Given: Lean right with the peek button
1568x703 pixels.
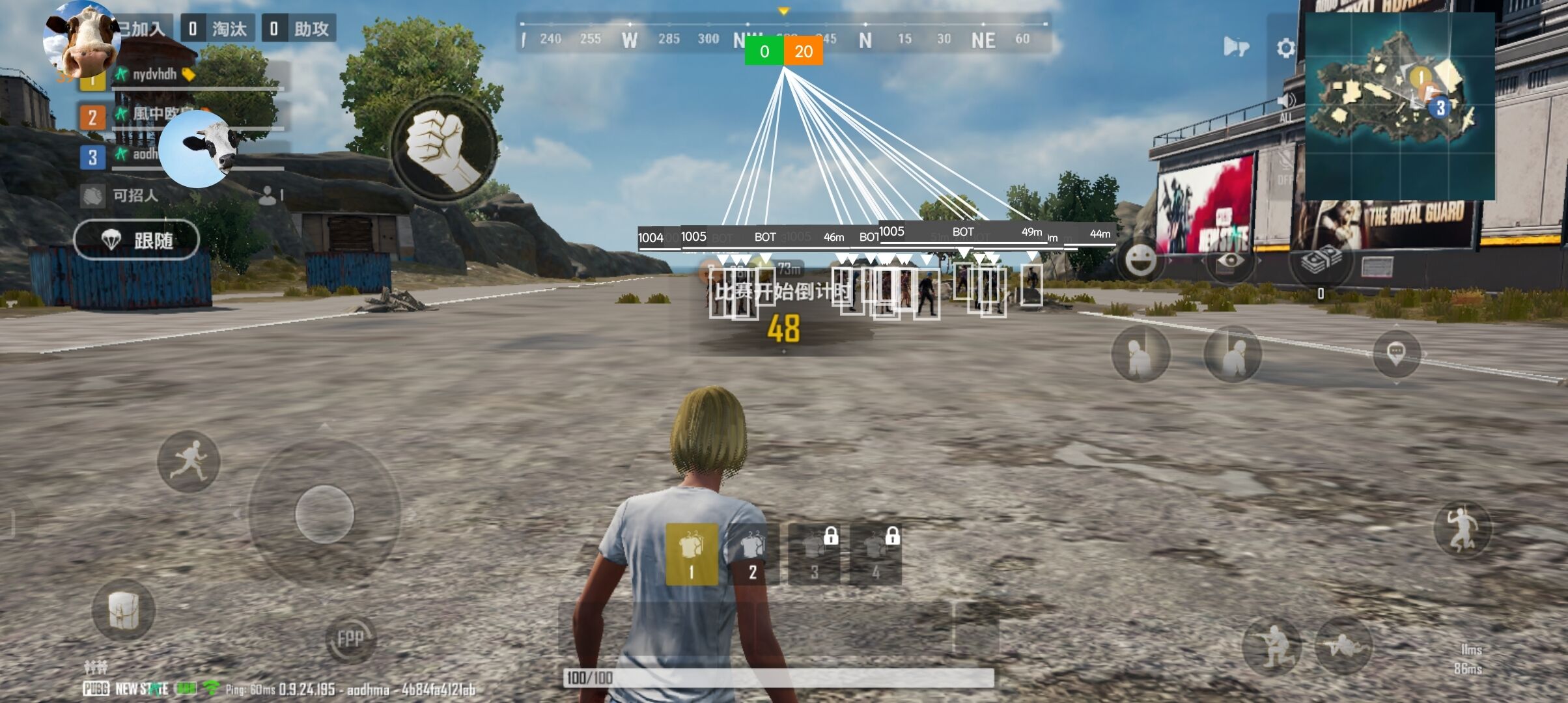Looking at the screenshot, I should (x=1233, y=353).
